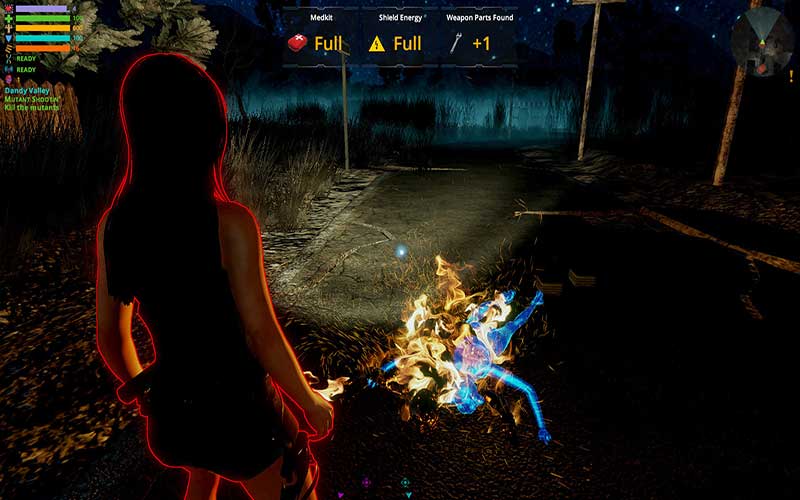Click the green cross health icon
Screen dimensions: 800x500
[9, 18]
